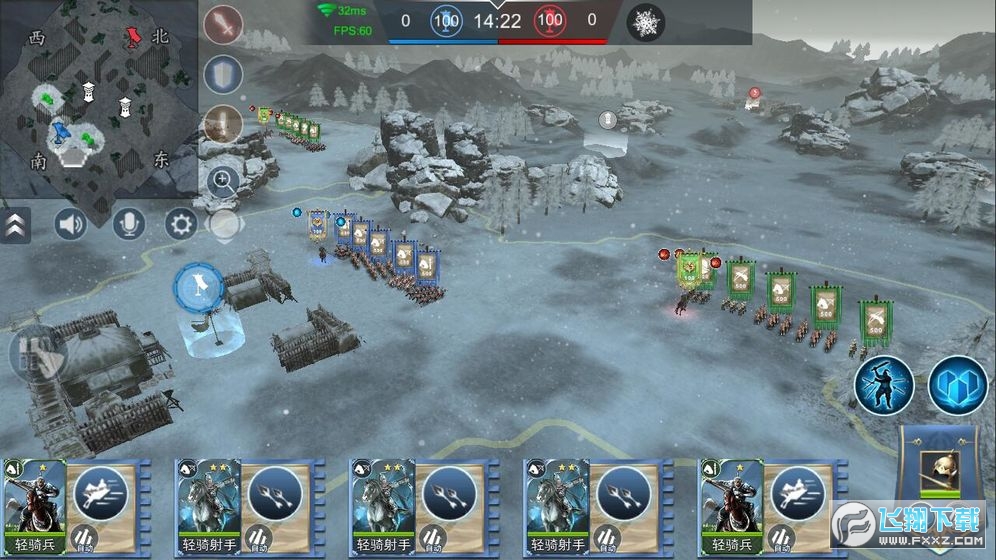
Task: Tap the red sword attack signal button
Action: (224, 24)
